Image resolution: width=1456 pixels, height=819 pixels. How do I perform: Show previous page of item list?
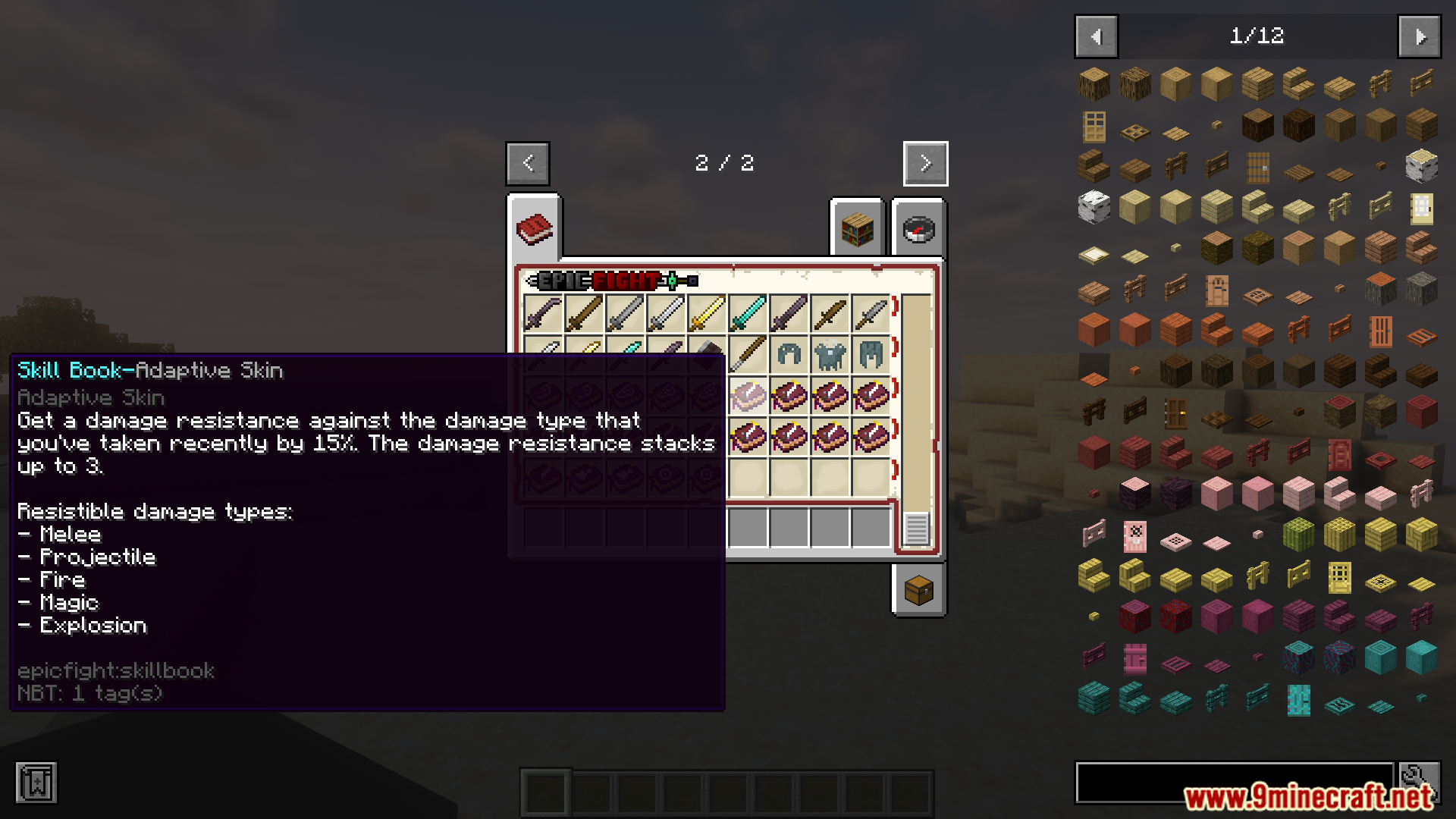click(x=1096, y=36)
